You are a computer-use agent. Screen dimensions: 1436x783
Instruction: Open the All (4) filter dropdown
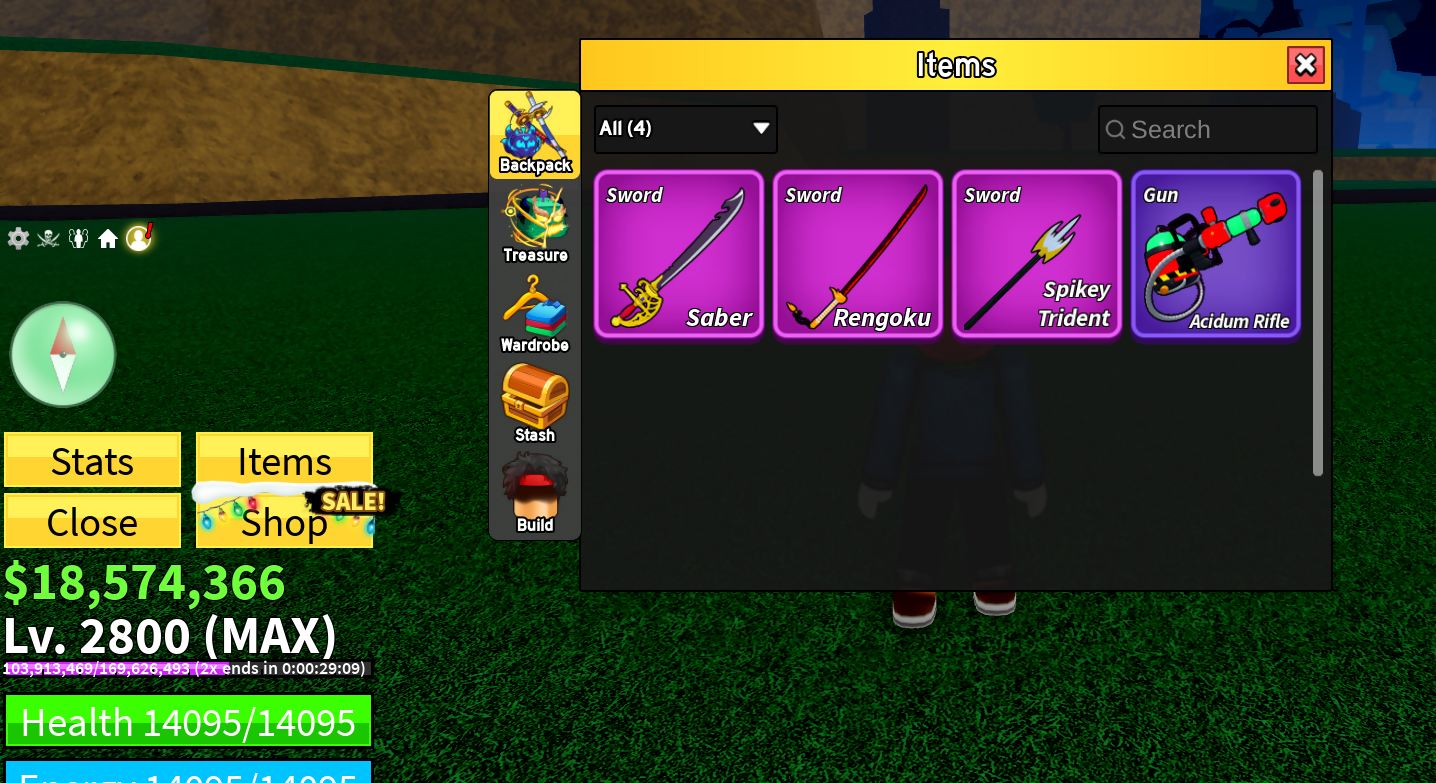[x=685, y=129]
